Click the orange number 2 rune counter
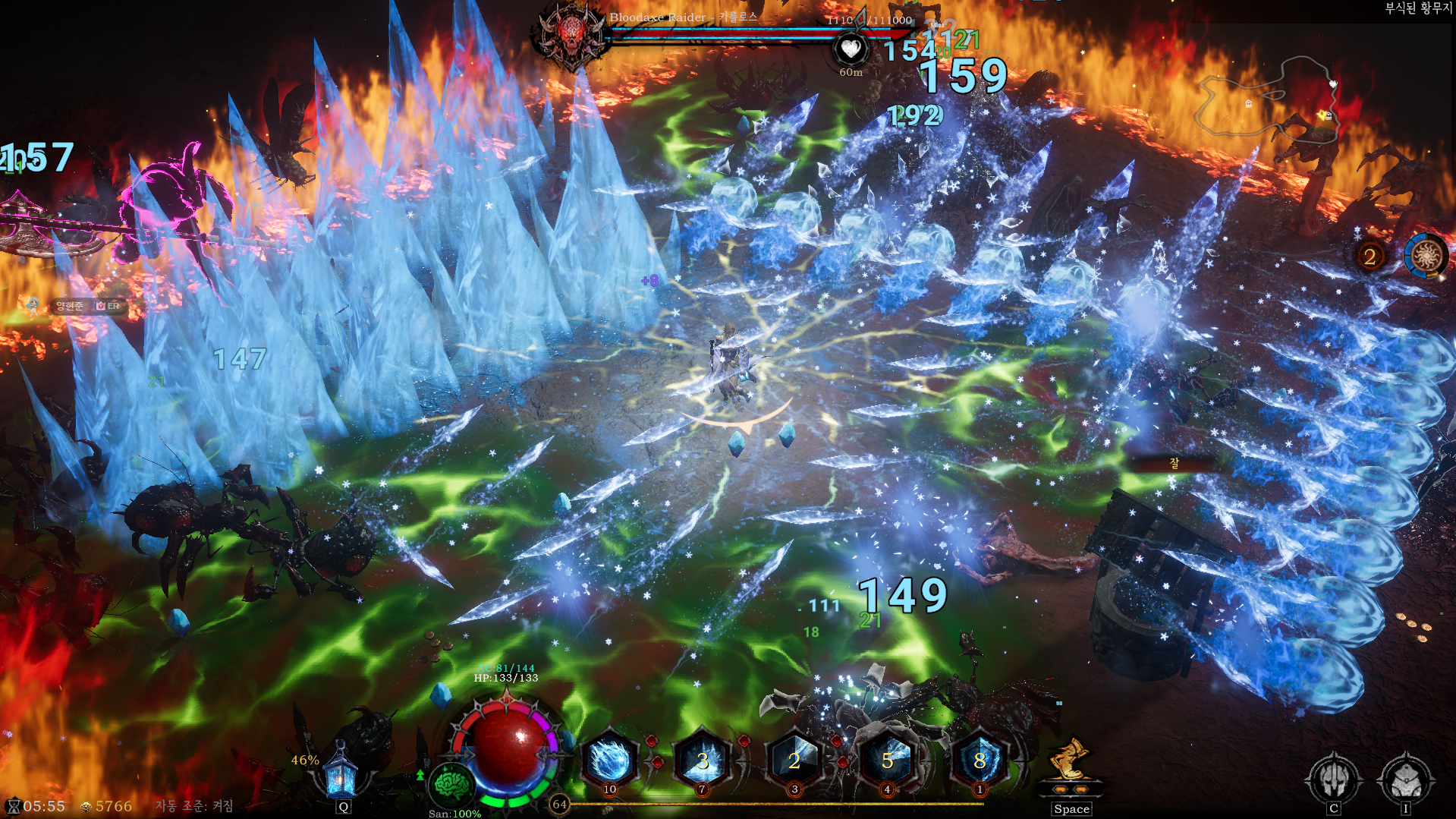The width and height of the screenshot is (1456, 819). click(x=1370, y=257)
